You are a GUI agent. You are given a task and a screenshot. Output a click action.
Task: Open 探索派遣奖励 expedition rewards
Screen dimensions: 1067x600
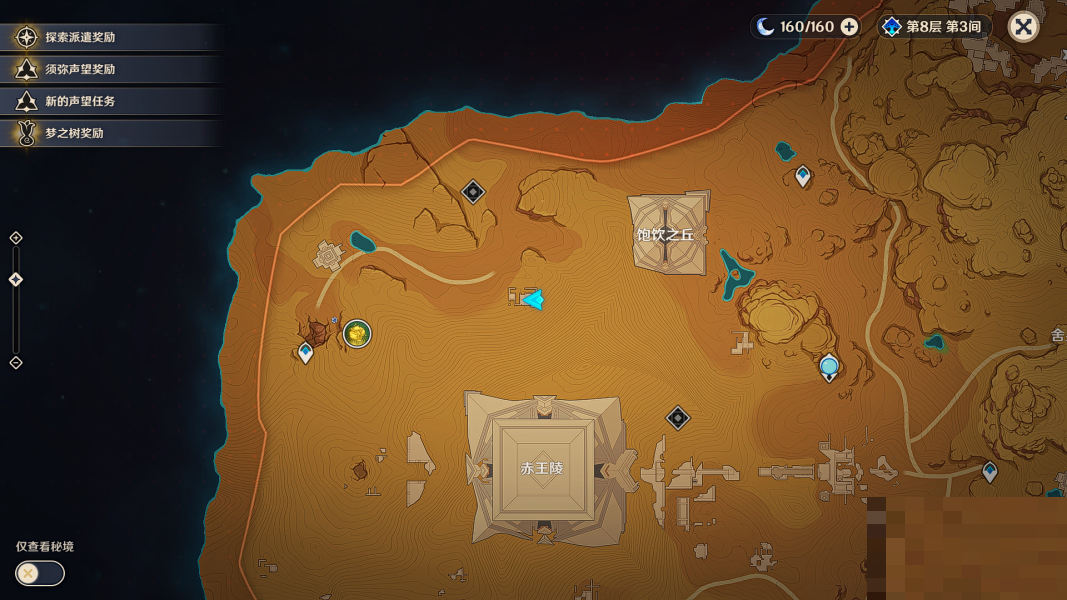[x=80, y=37]
